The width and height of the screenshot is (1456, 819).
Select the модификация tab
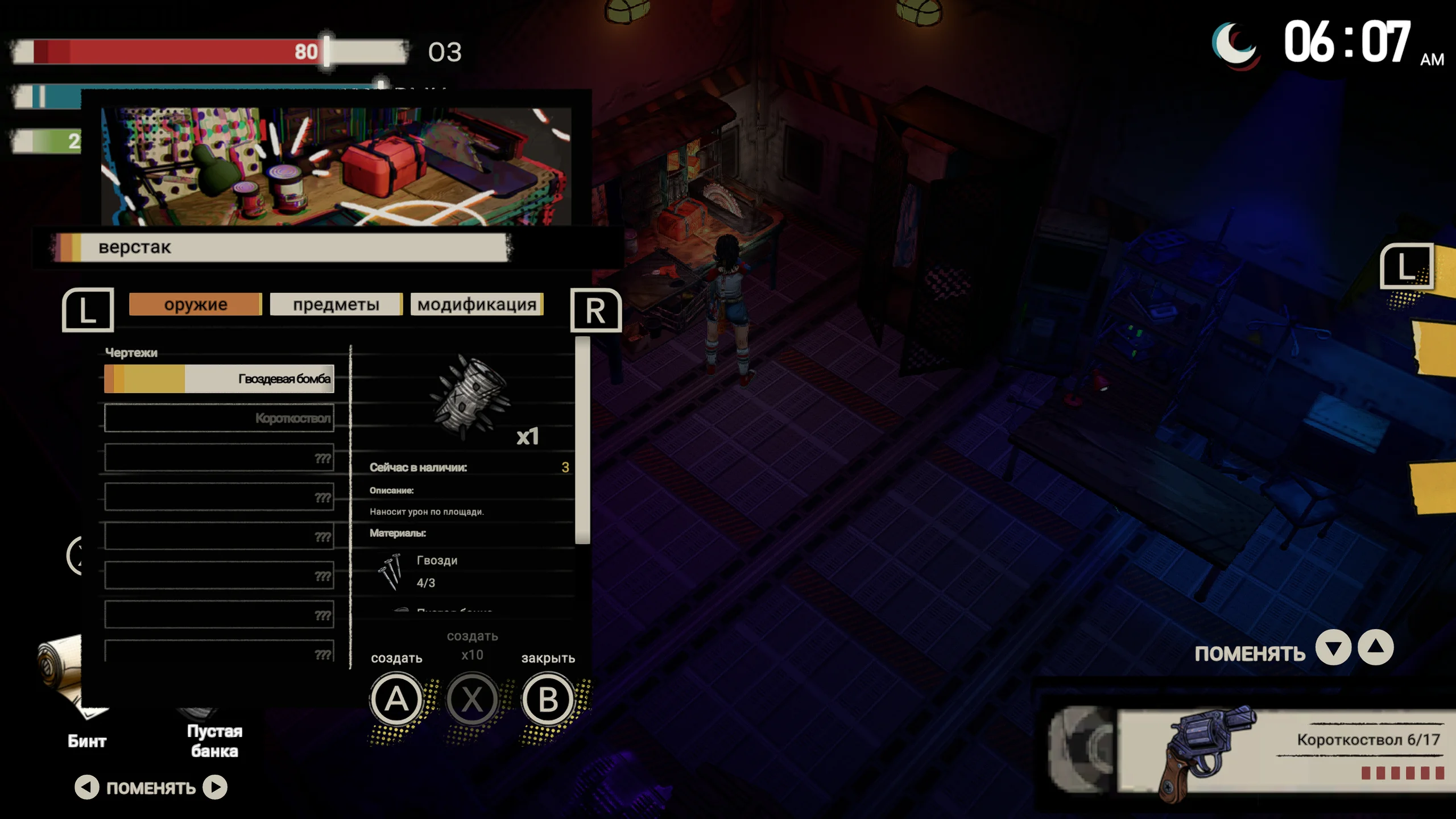pos(477,304)
